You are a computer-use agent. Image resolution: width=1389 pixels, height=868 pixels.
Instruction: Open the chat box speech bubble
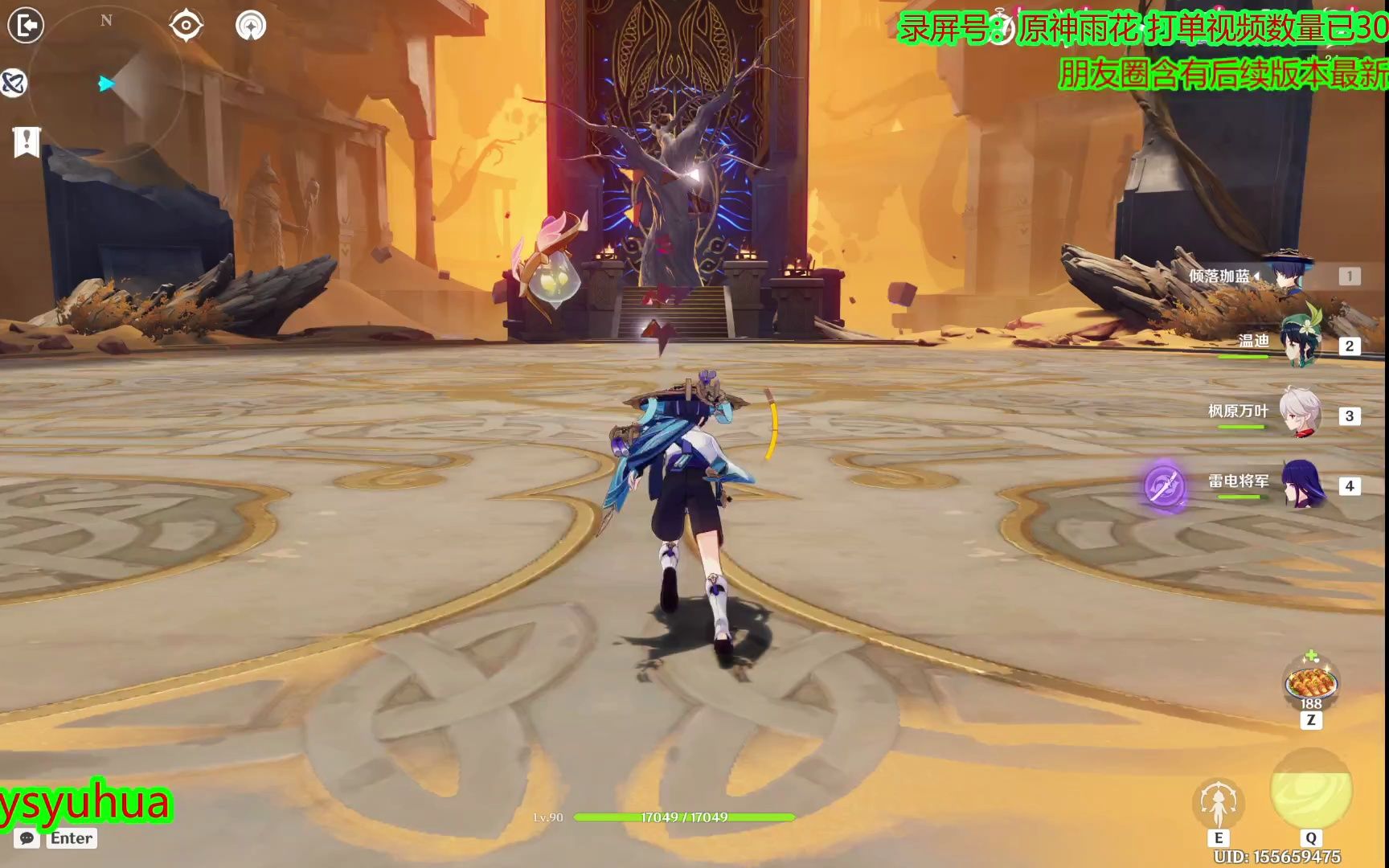pos(27,838)
